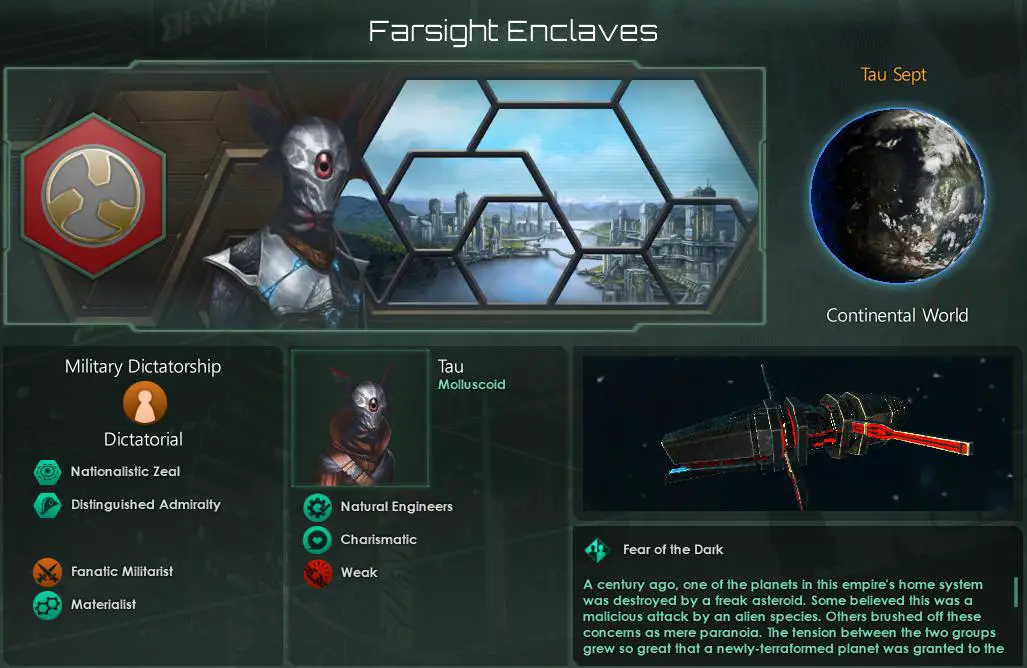This screenshot has width=1027, height=668.
Task: Click the Dictatorial authority icon
Action: click(x=144, y=404)
